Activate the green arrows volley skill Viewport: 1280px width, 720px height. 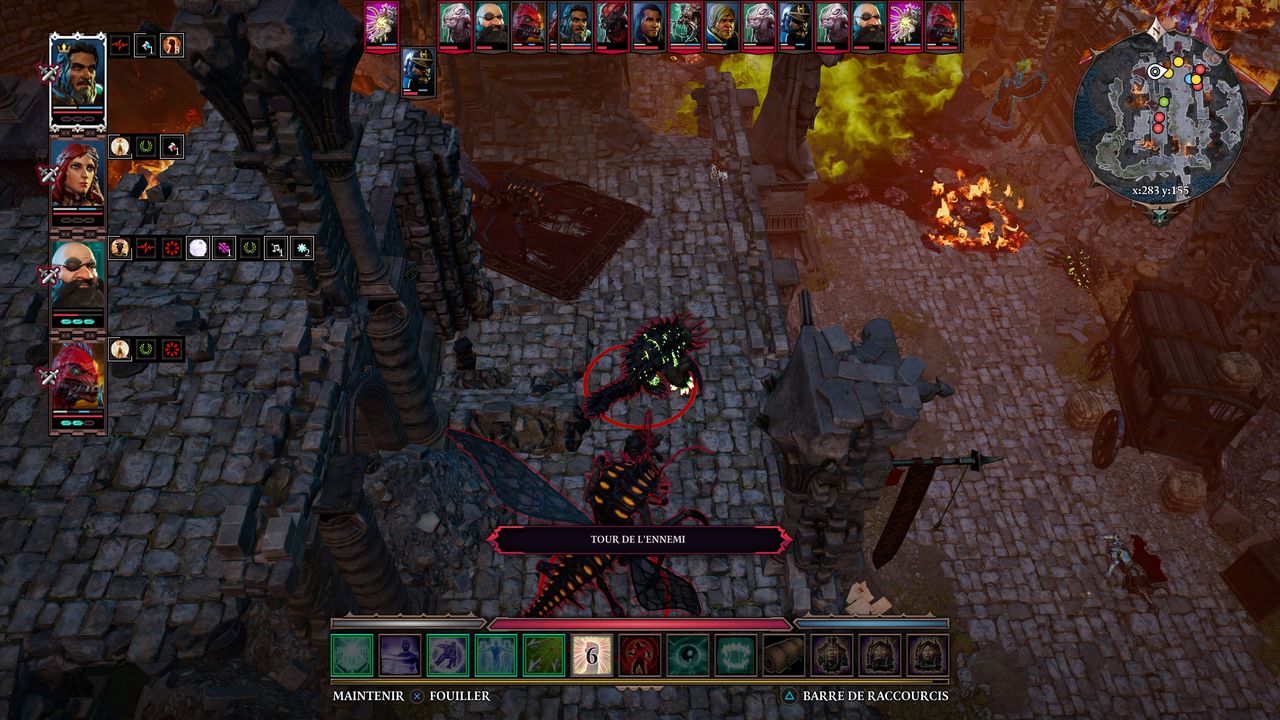(544, 655)
